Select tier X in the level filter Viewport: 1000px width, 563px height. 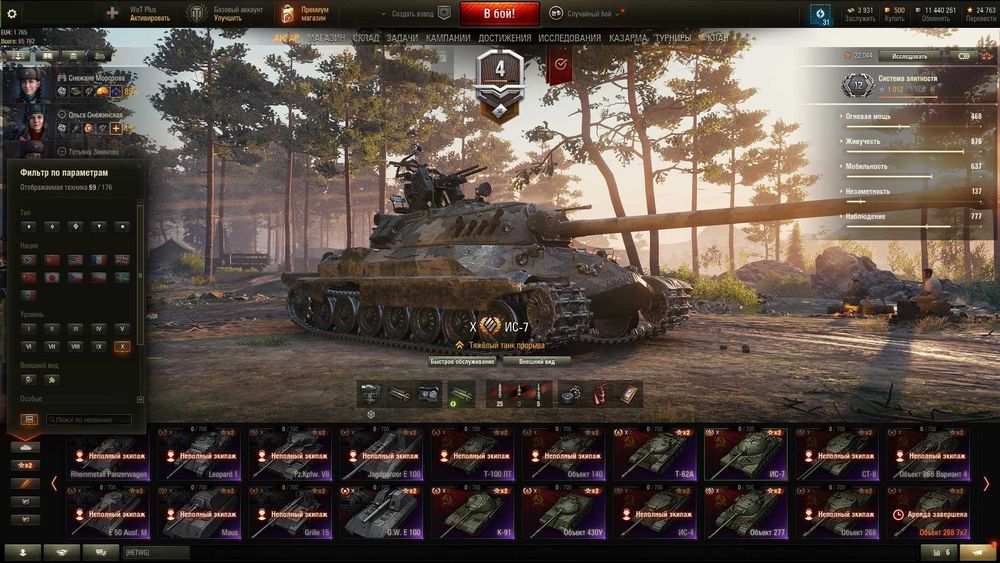[122, 346]
